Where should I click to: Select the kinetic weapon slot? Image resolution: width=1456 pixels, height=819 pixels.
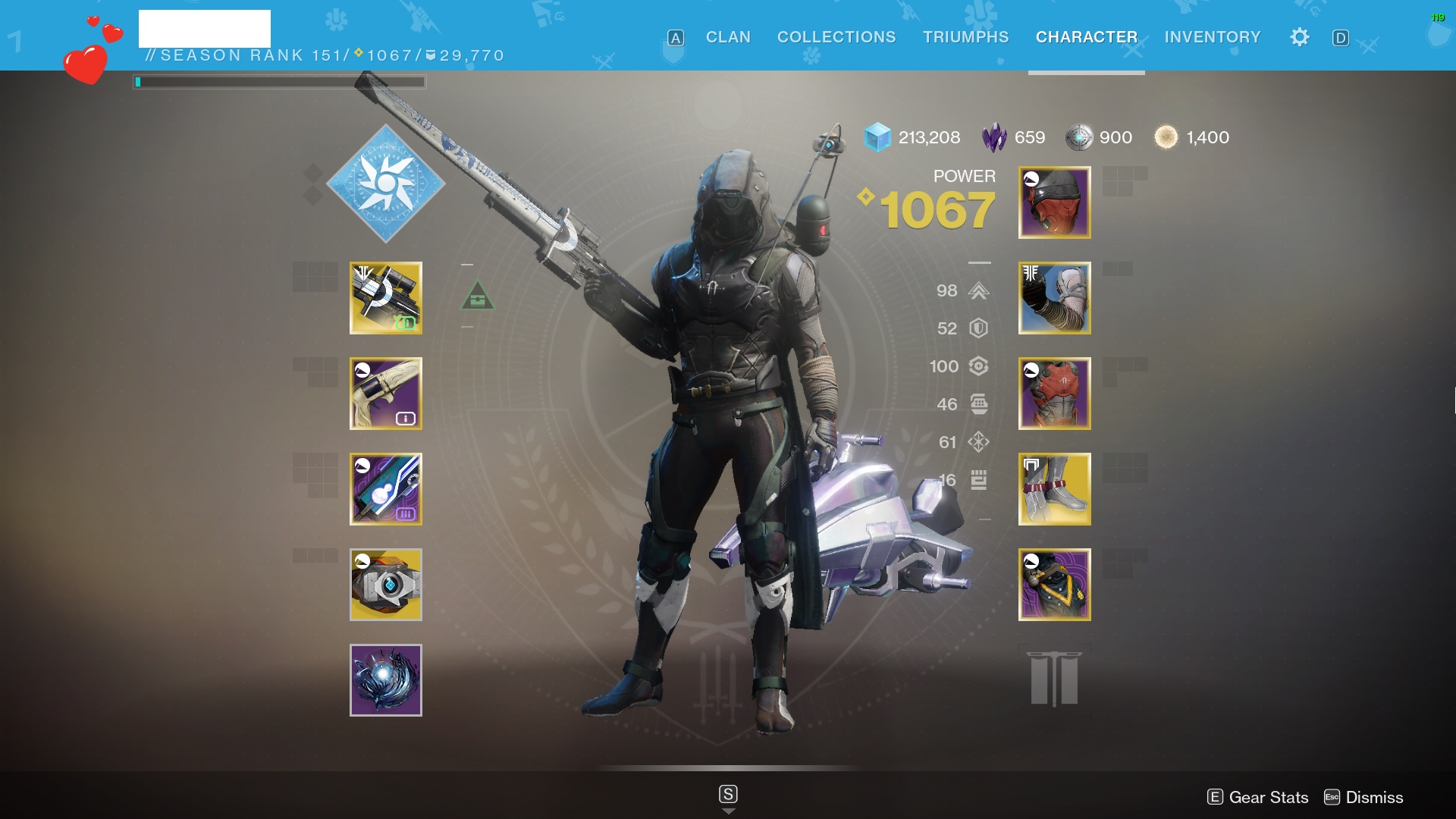point(386,298)
